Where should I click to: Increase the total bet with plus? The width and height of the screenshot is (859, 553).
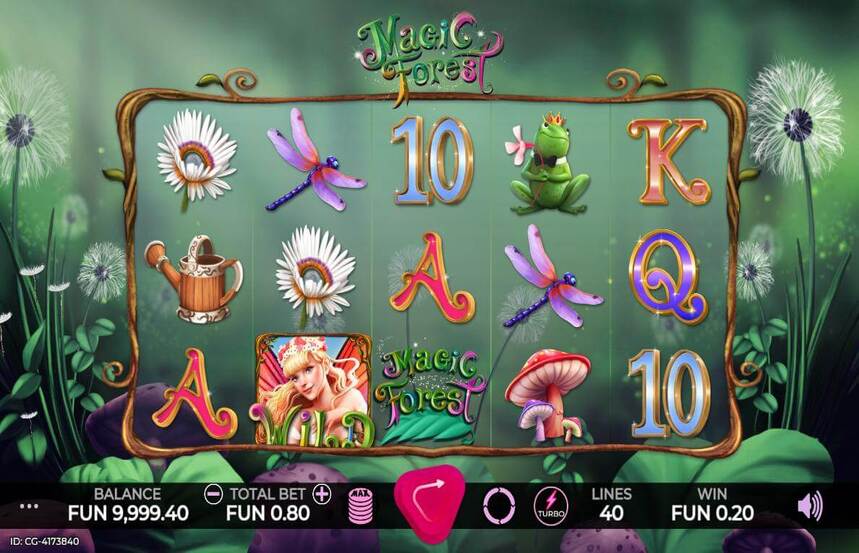(321, 493)
